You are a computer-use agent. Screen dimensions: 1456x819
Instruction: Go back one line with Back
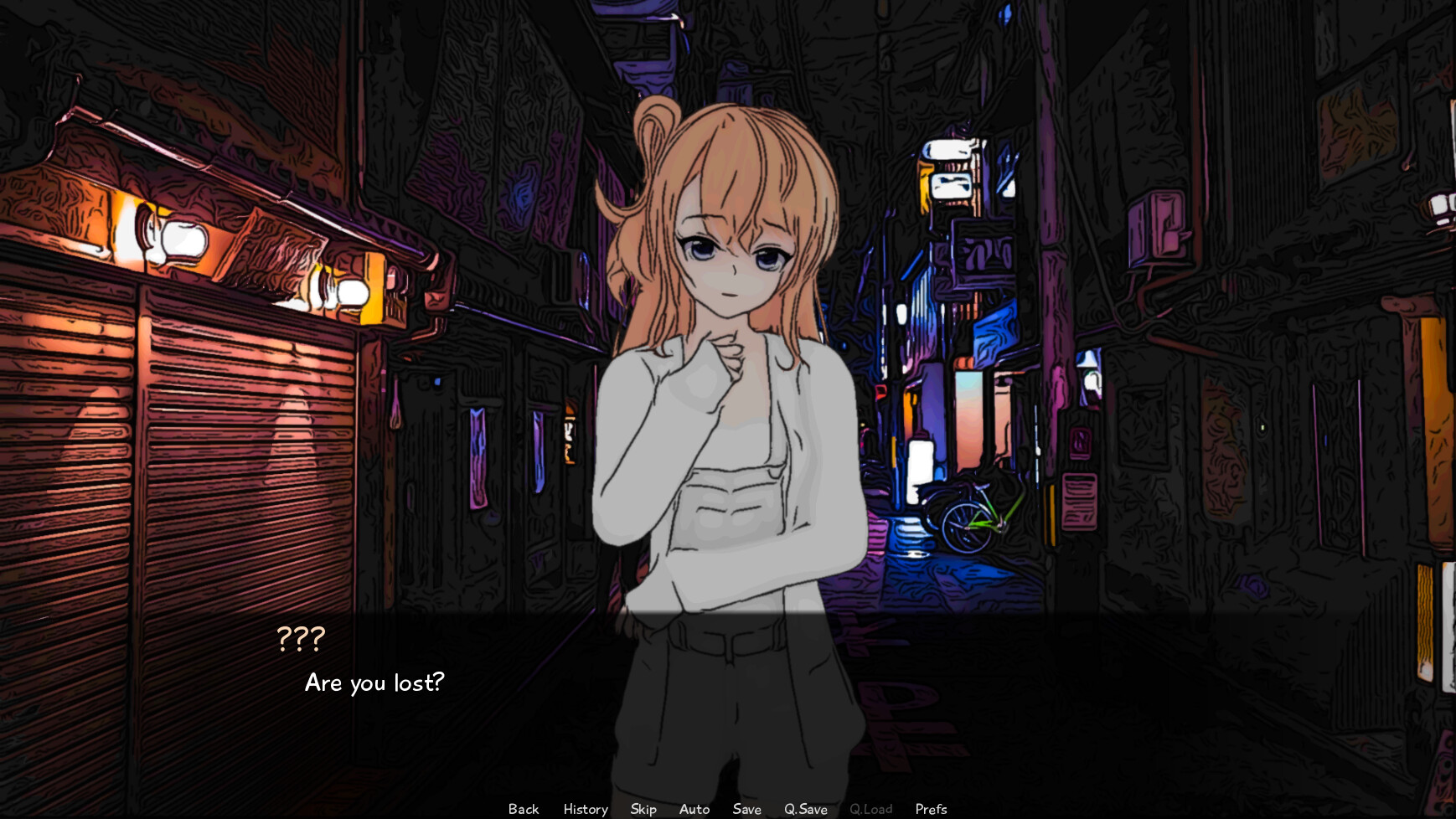coord(524,809)
